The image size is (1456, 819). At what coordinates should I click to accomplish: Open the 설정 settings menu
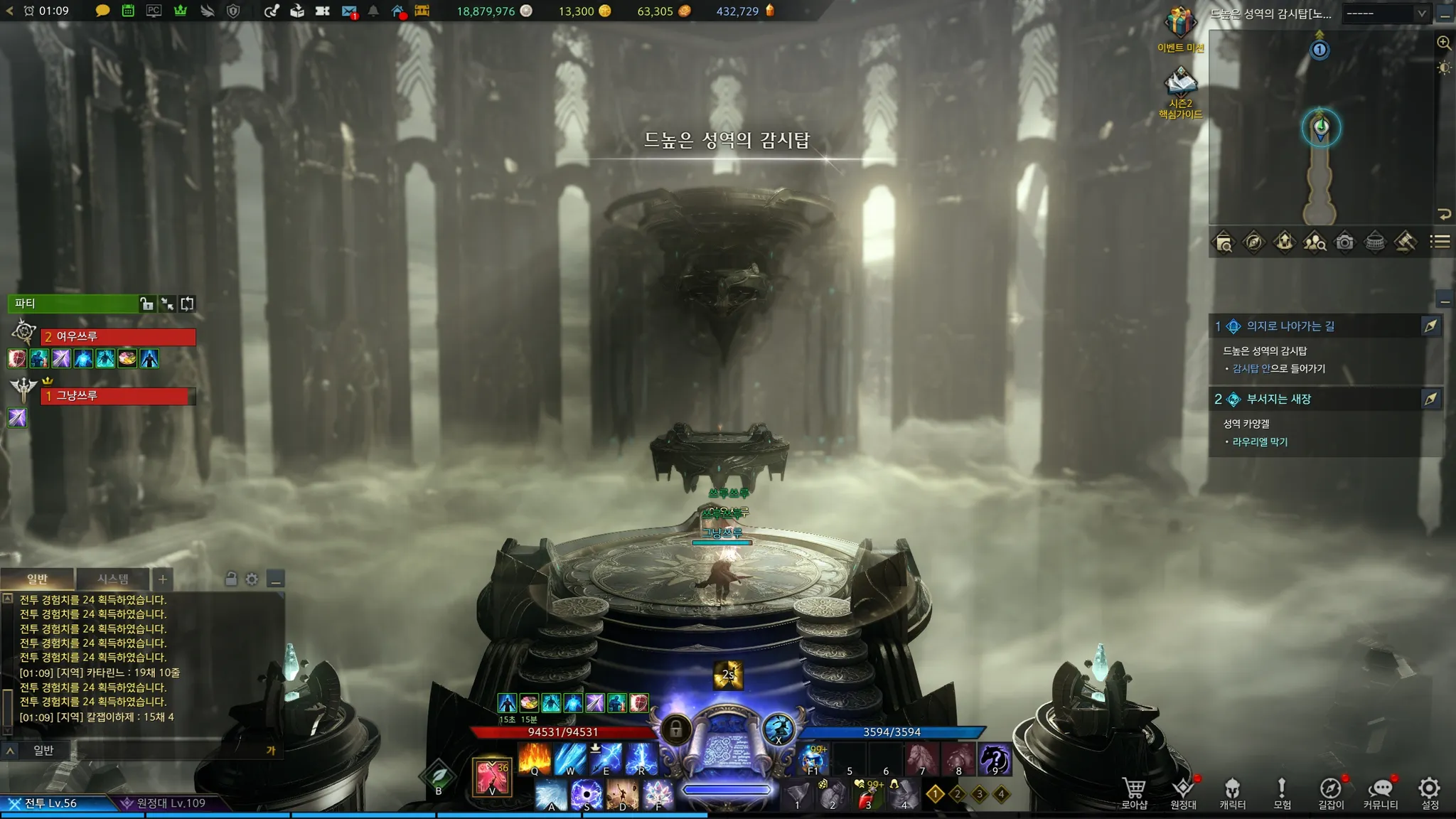tap(1429, 793)
